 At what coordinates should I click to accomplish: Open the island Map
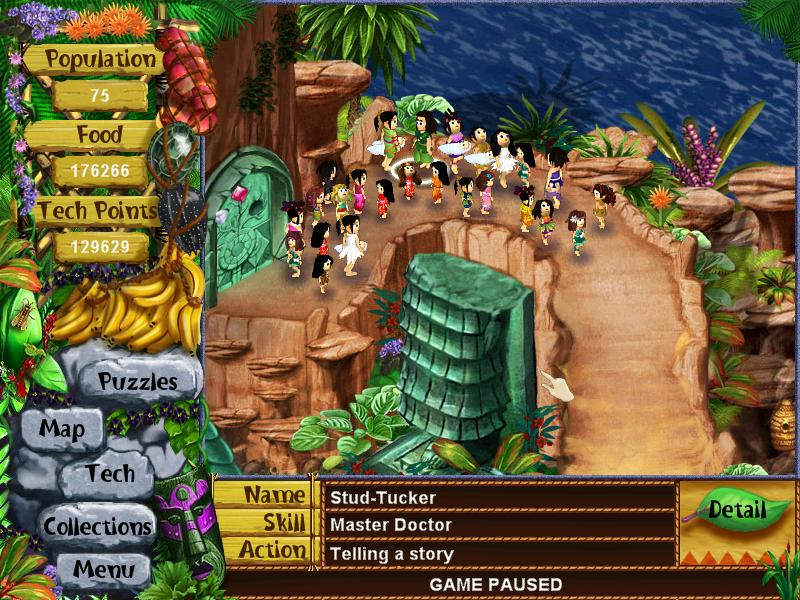(x=61, y=430)
